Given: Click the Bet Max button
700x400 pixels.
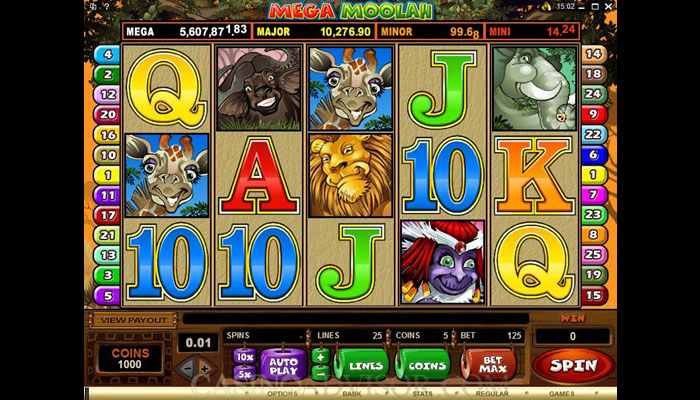Looking at the screenshot, I should click(488, 364).
